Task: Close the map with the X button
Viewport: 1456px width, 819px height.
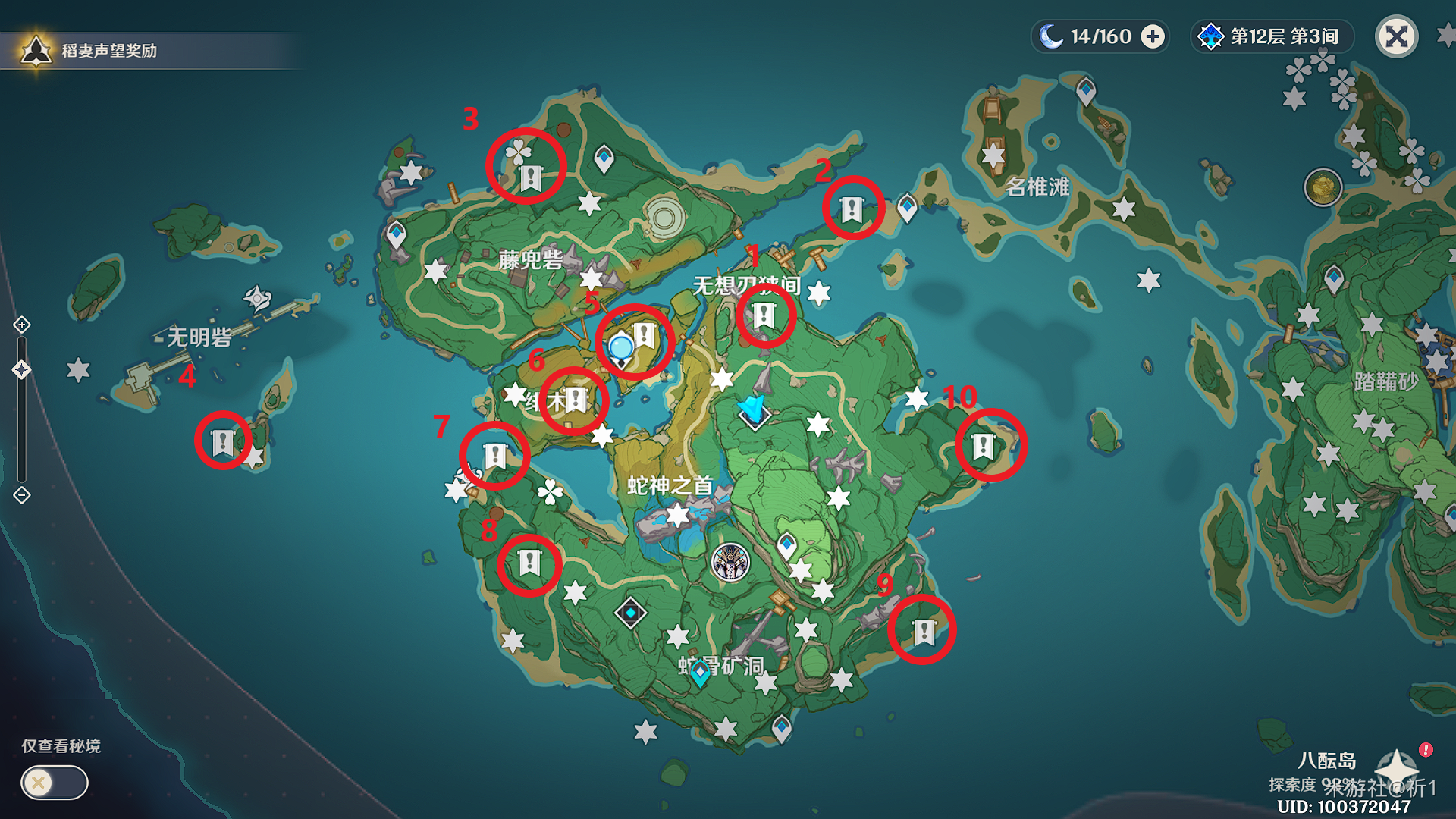Action: (x=1396, y=36)
